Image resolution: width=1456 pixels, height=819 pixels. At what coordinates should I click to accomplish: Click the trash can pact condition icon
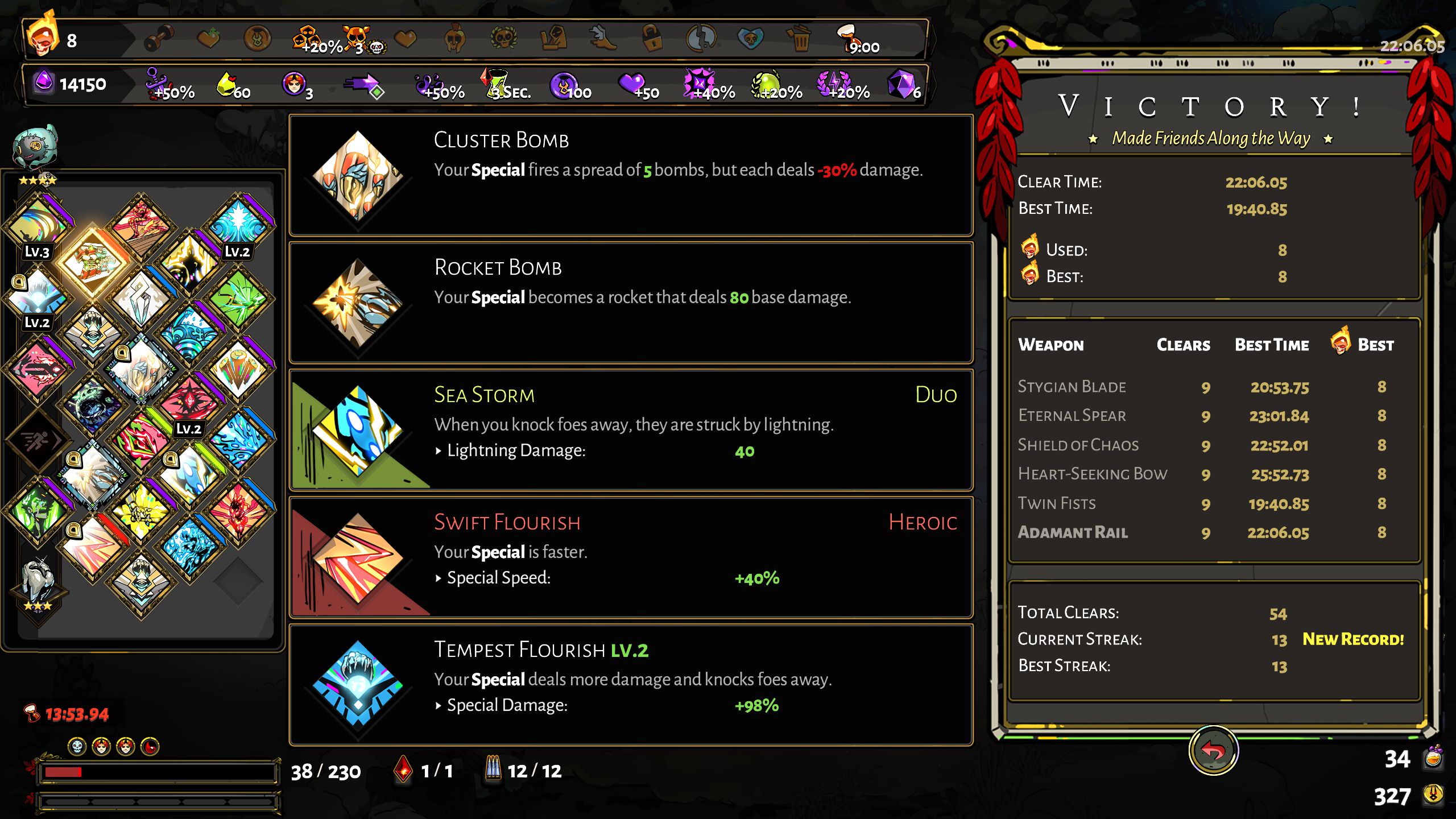coord(799,40)
